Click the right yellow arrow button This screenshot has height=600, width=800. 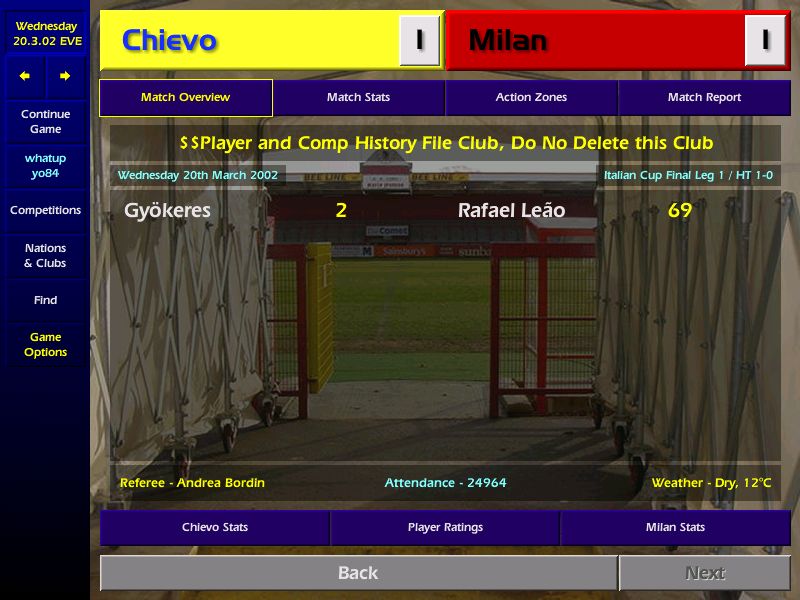(65, 76)
